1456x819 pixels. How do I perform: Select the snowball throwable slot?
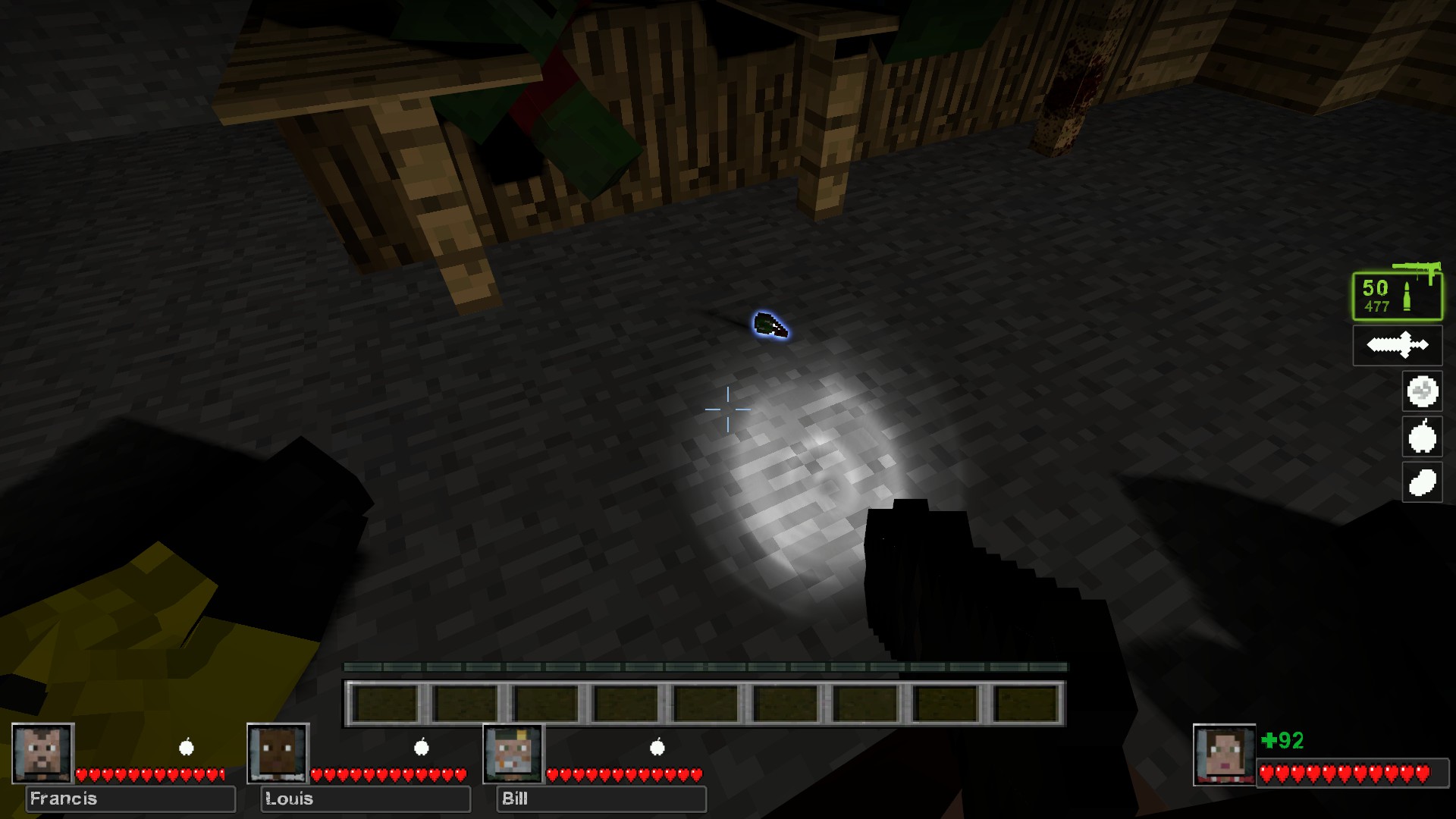1422,392
